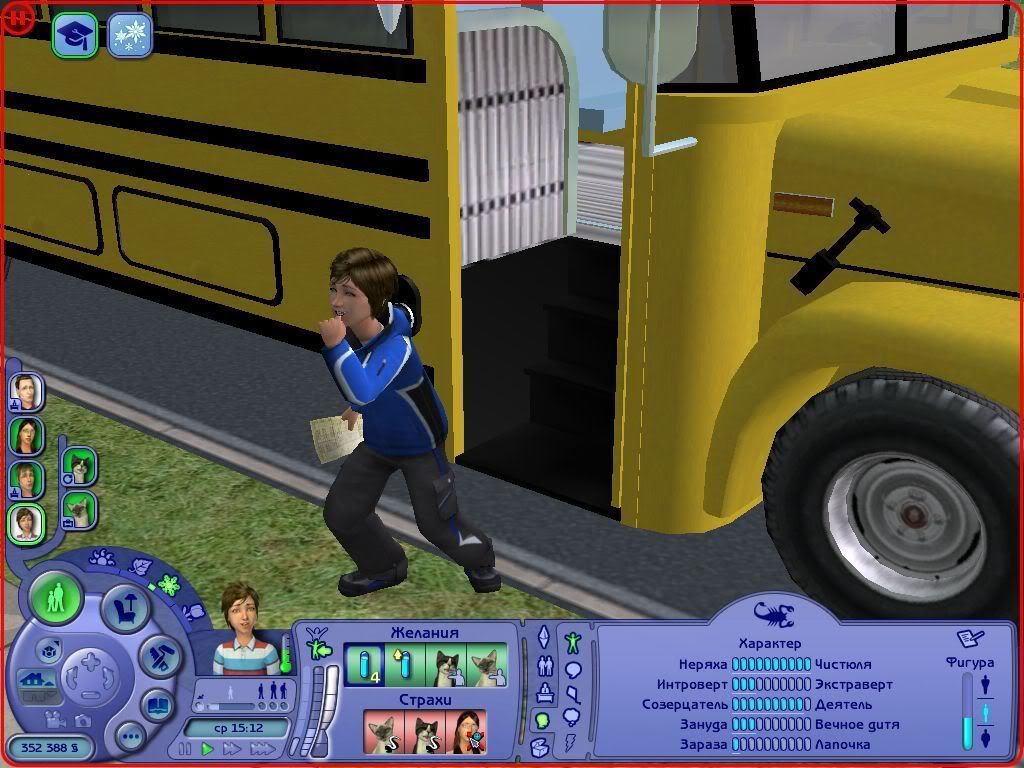Show the memories thought-bubble sub-tab
The image size is (1024, 768).
(x=573, y=716)
